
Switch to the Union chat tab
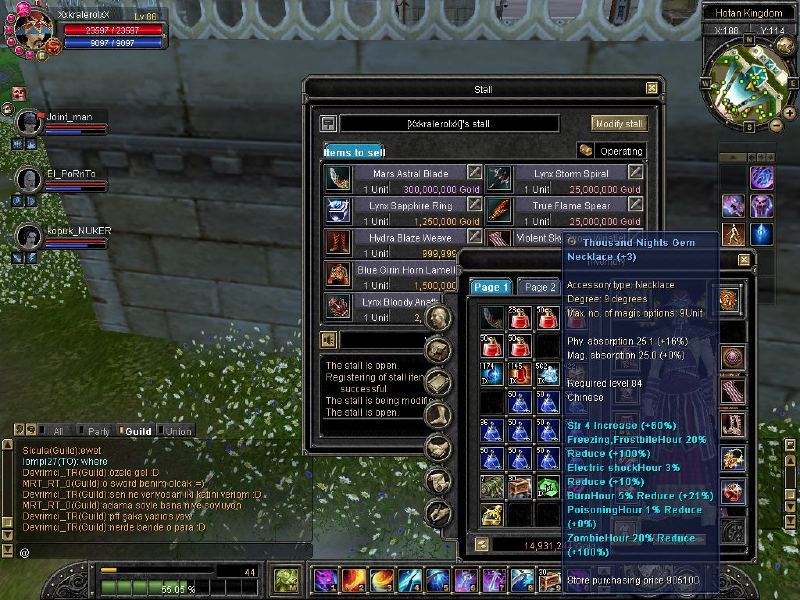click(179, 431)
